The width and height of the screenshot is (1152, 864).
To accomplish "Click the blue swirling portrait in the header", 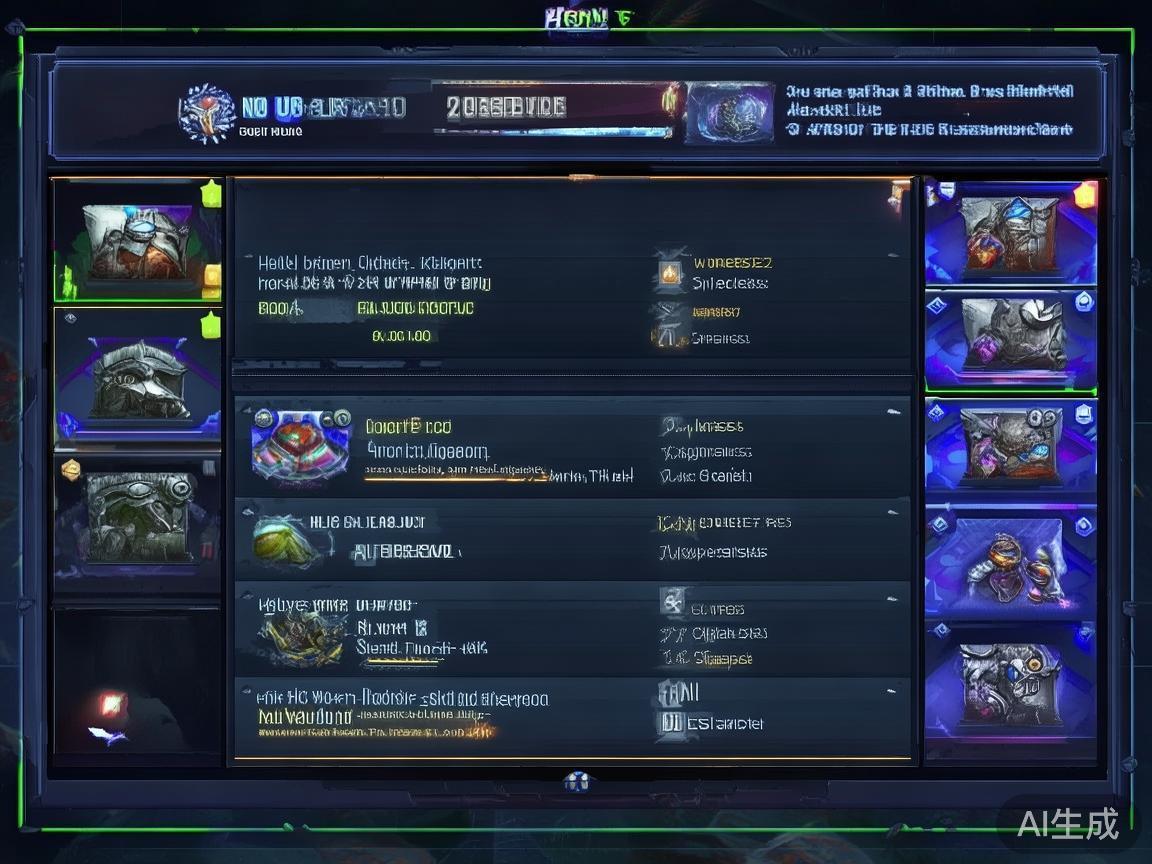I will pyautogui.click(x=730, y=113).
